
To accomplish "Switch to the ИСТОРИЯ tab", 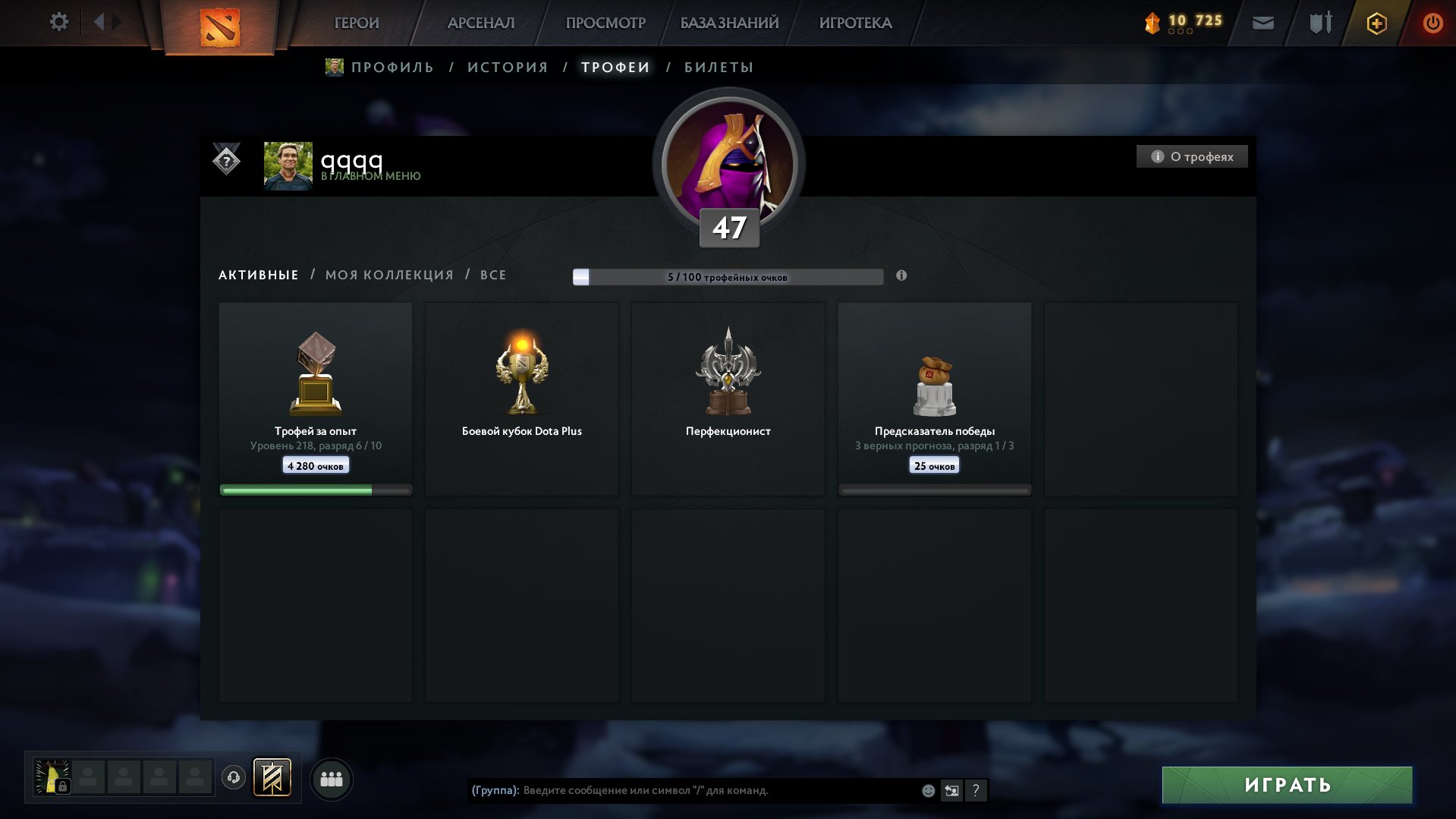I will coord(508,68).
